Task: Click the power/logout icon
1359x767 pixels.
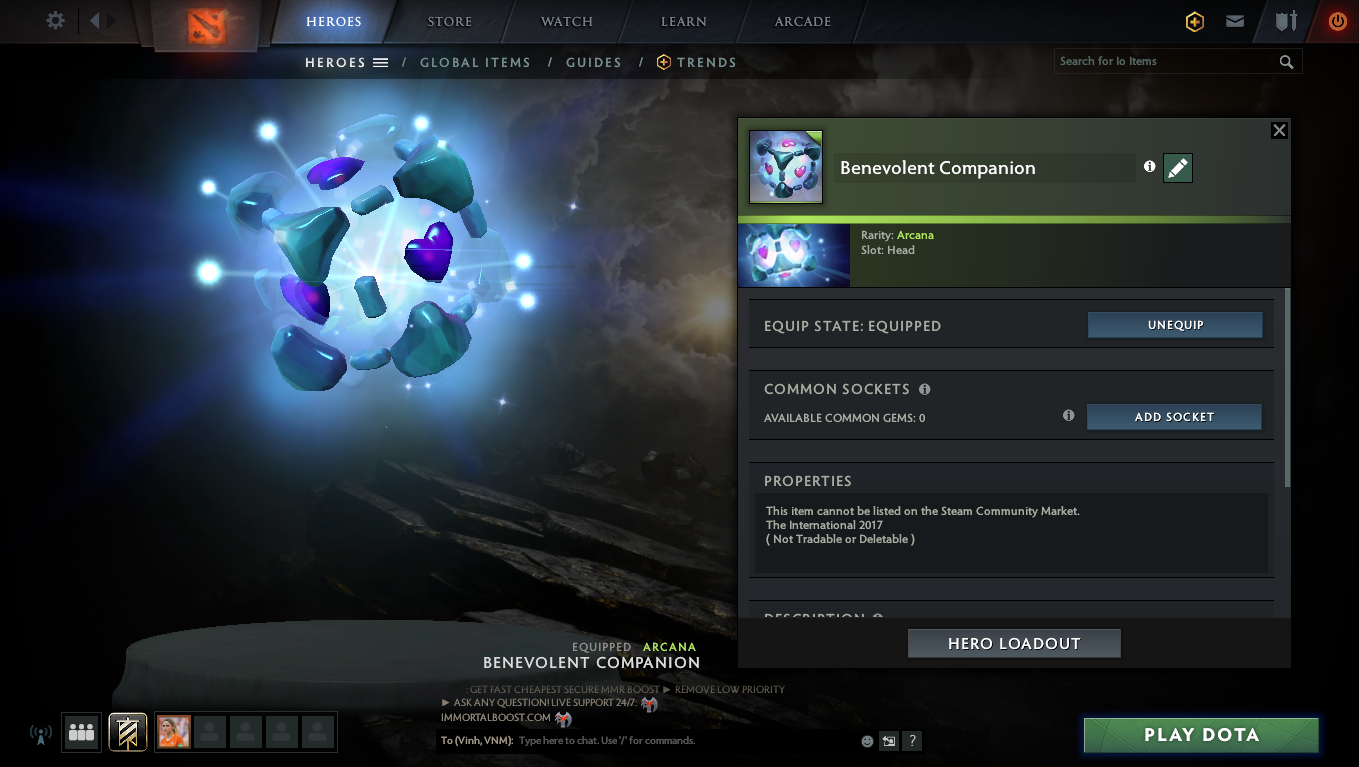Action: coord(1336,21)
